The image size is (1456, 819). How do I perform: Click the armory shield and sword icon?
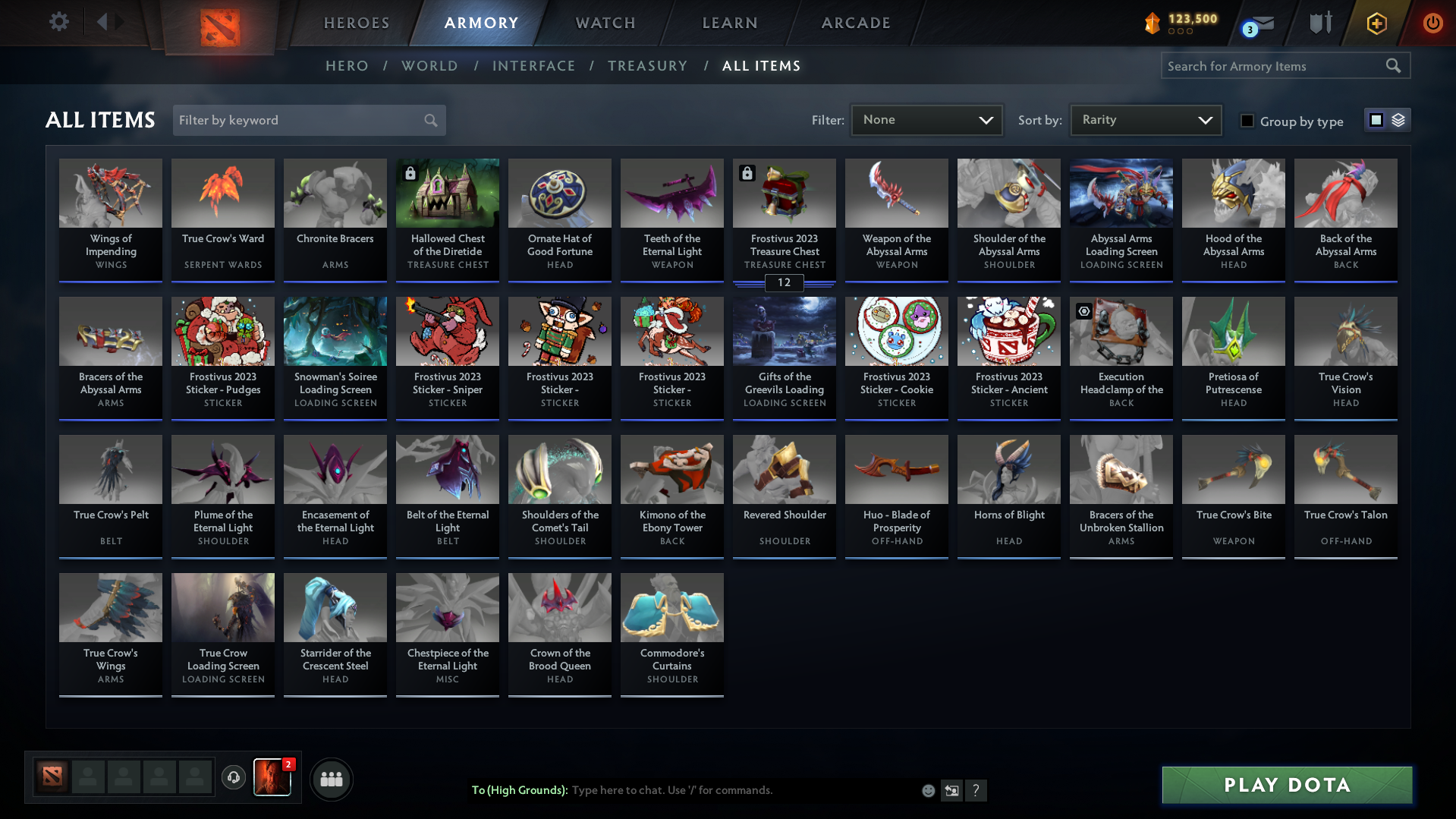1319,23
